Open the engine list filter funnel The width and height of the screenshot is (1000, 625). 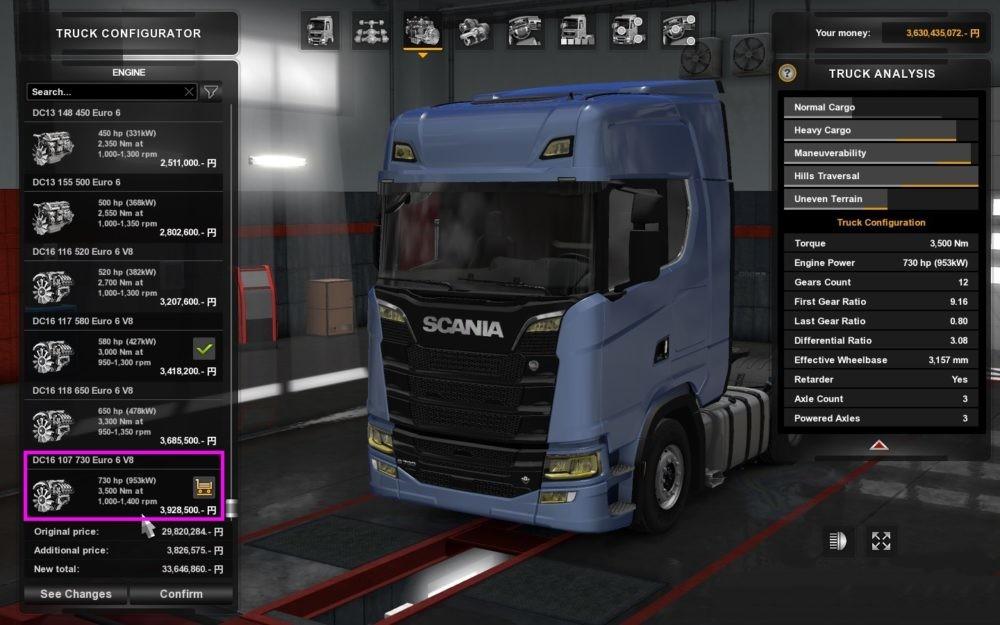point(211,92)
